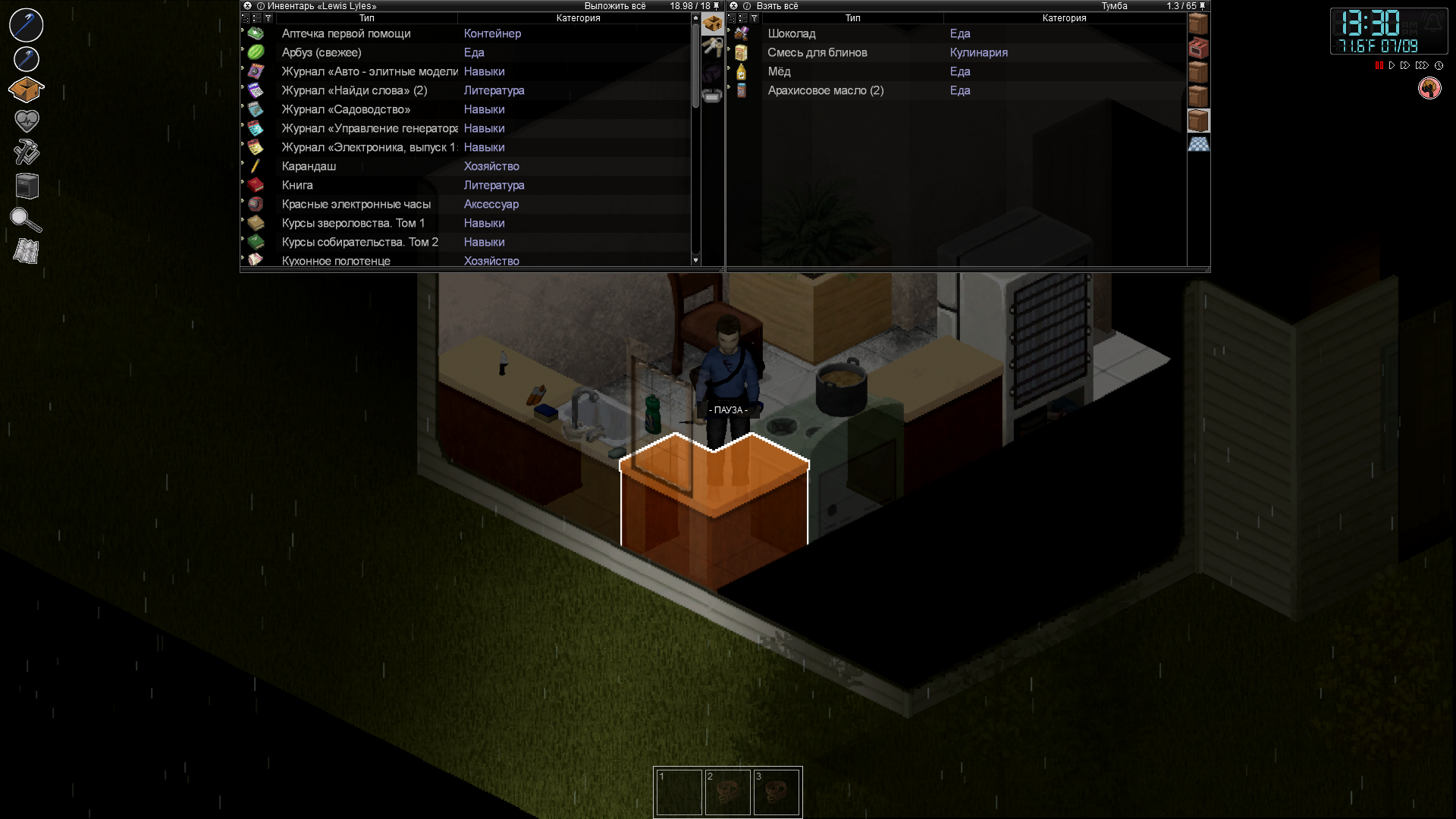
Task: Sort loot by Категория column header
Action: click(x=1064, y=18)
